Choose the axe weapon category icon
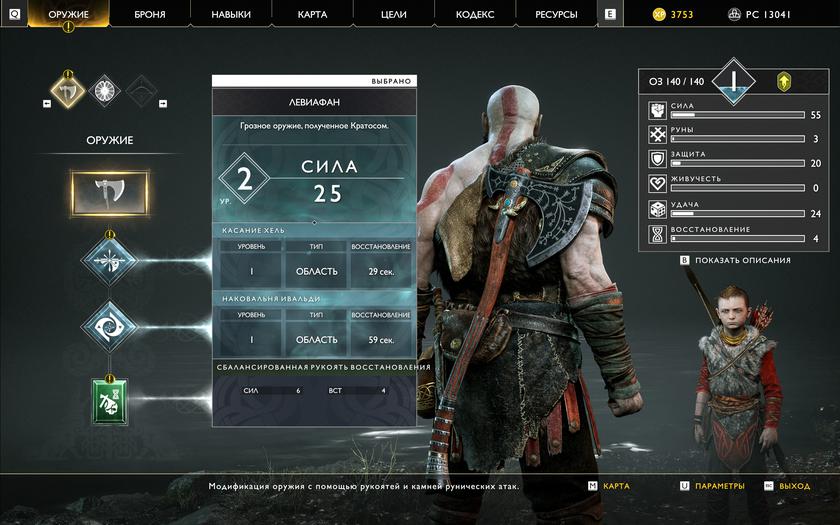This screenshot has width=840, height=525. click(68, 90)
